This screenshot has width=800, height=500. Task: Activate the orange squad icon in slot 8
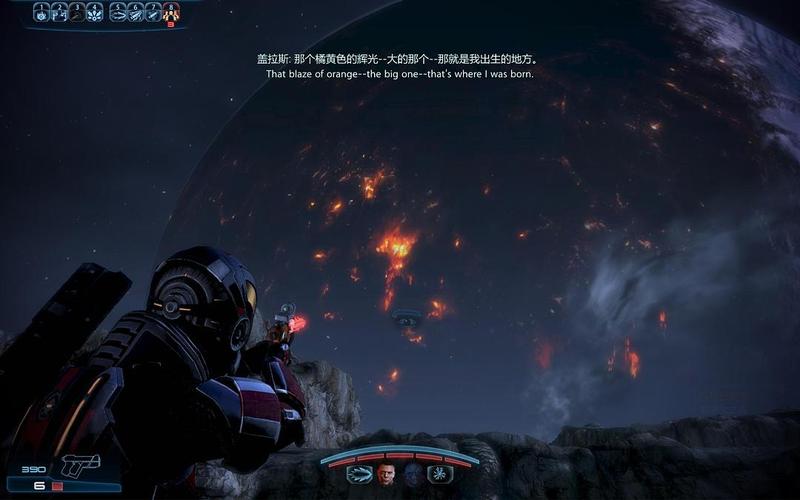click(x=171, y=12)
